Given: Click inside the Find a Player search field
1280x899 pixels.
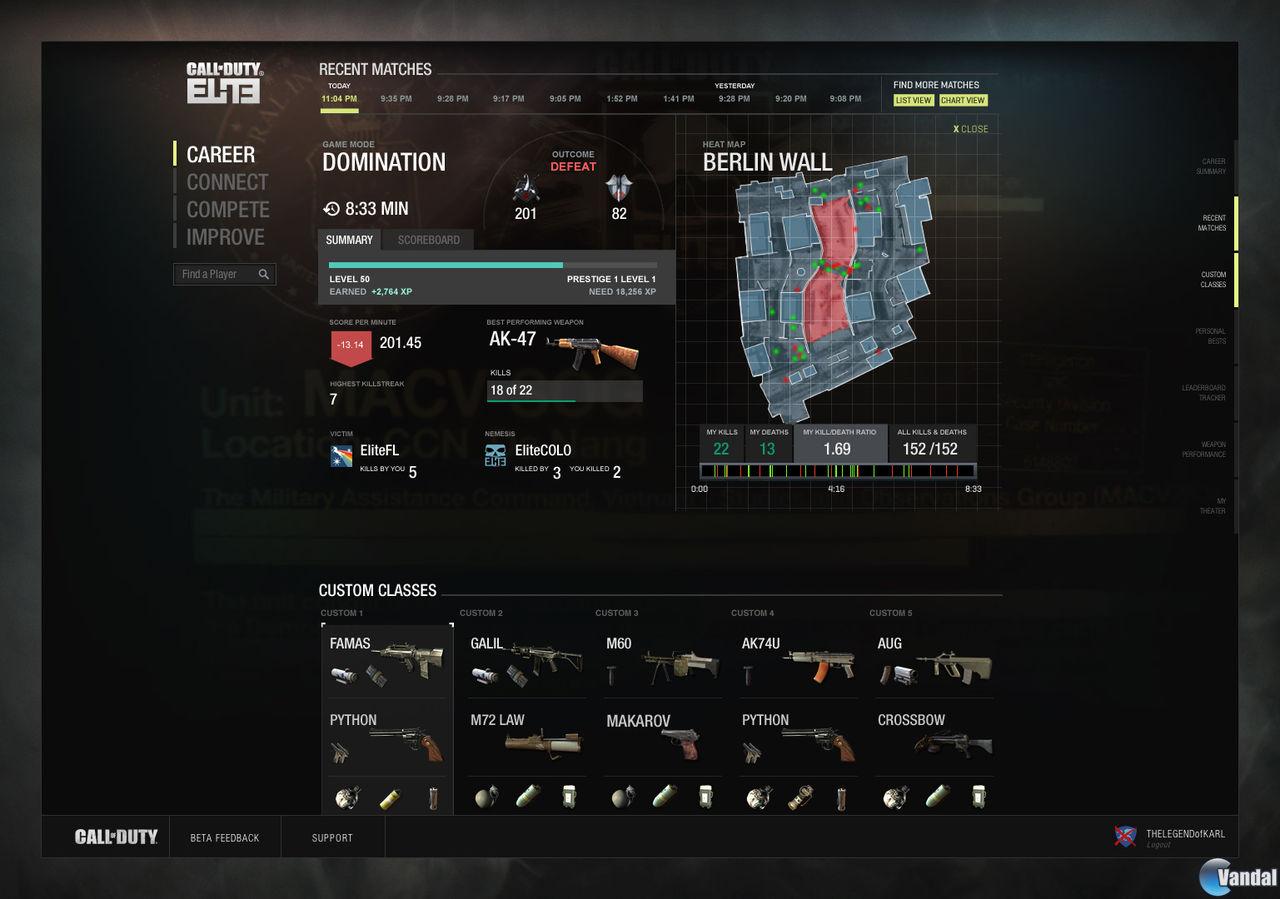Looking at the screenshot, I should click(215, 273).
